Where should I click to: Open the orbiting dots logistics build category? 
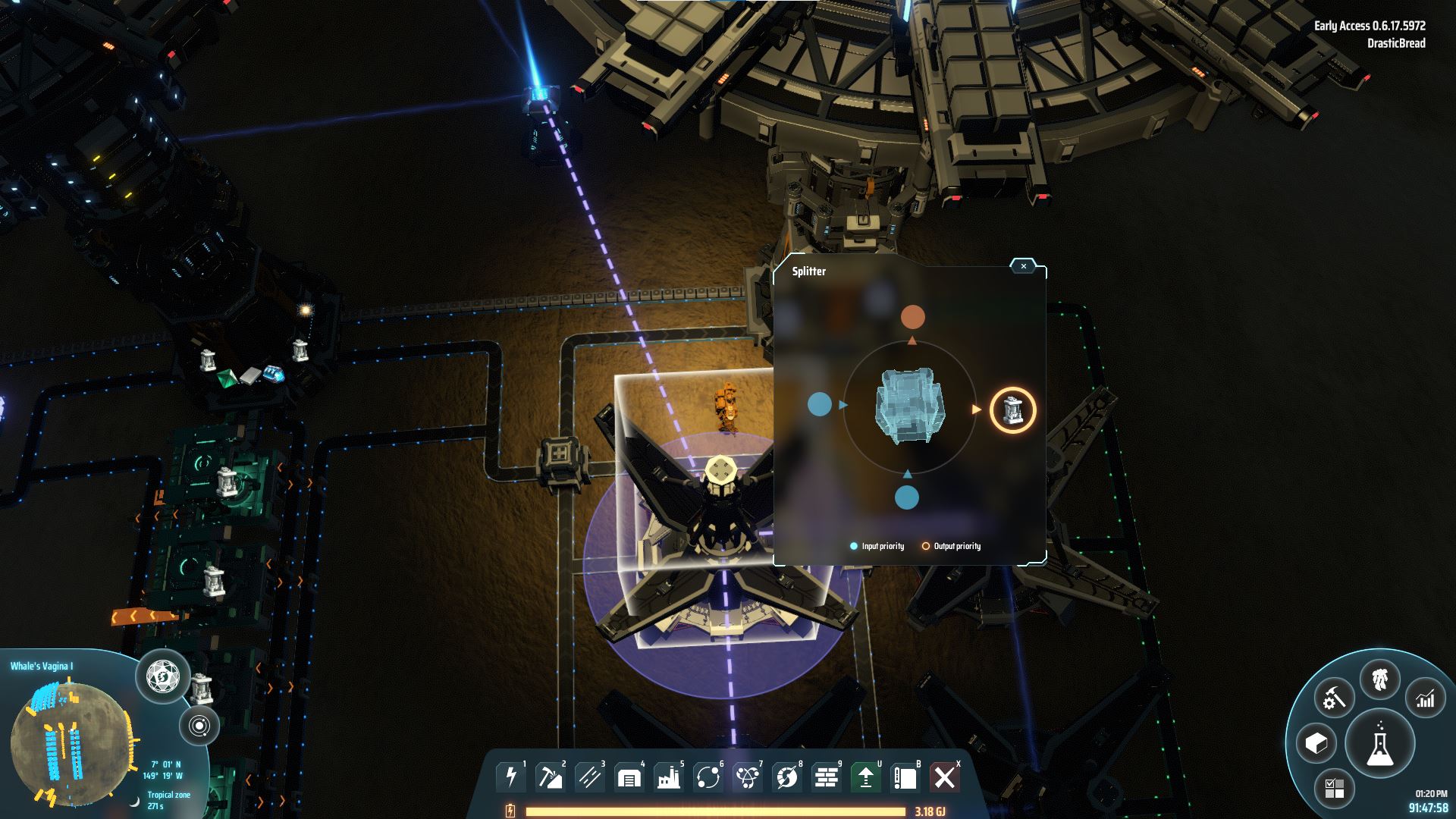pos(708,777)
